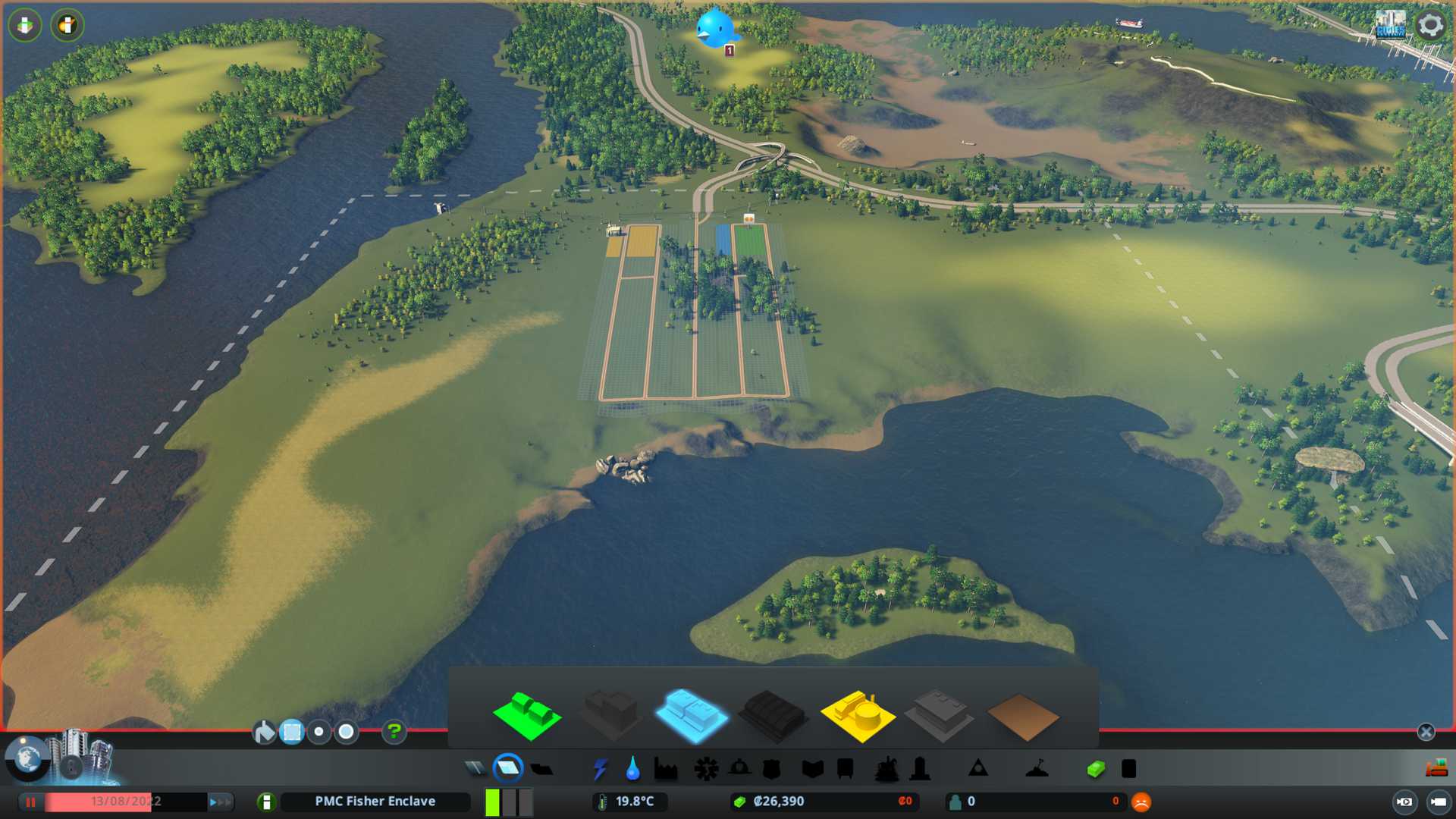This screenshot has height=819, width=1456.
Task: Open the gear options menu
Action: [x=1430, y=25]
